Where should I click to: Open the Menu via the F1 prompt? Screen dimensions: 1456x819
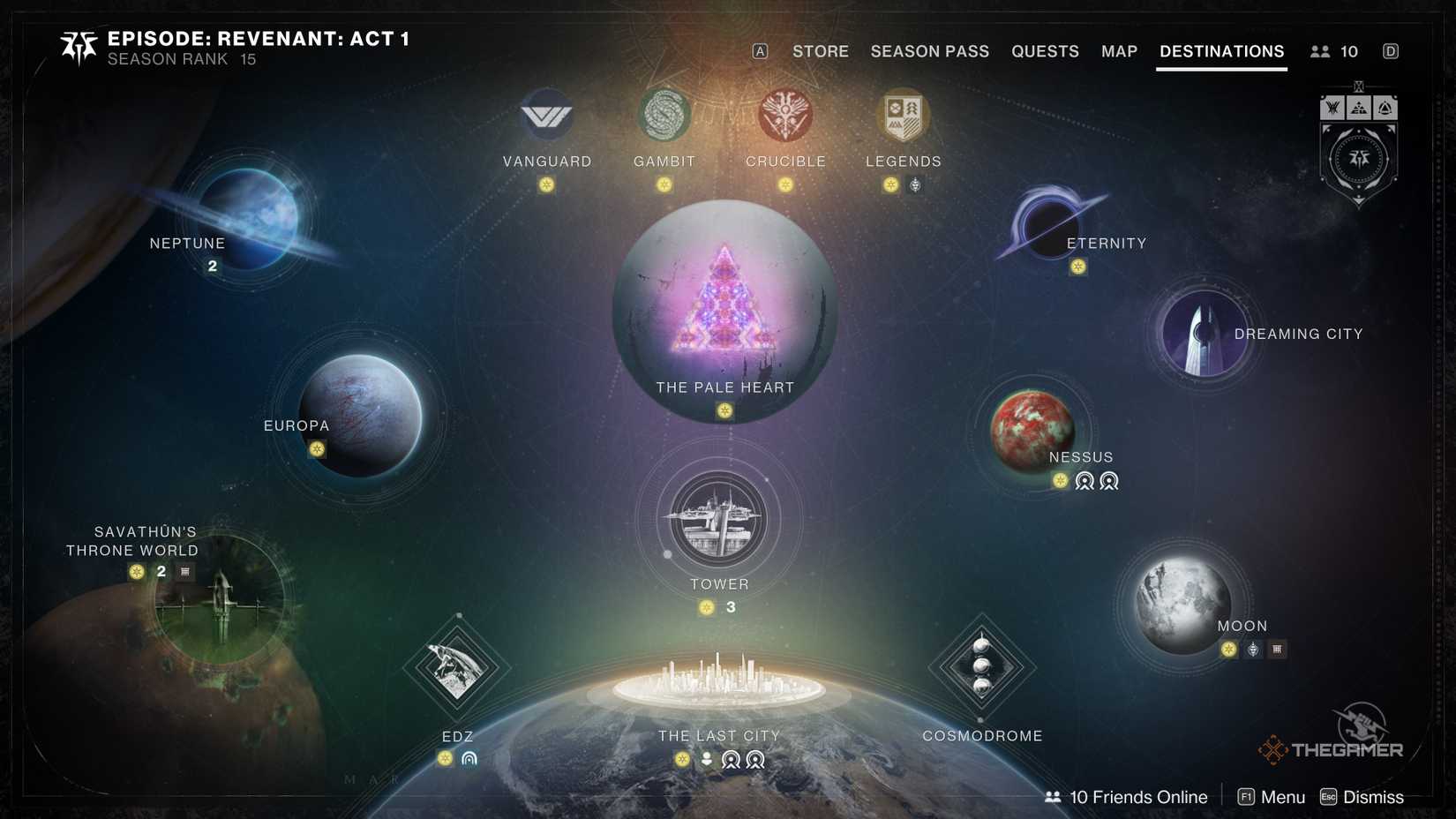pos(1271,797)
